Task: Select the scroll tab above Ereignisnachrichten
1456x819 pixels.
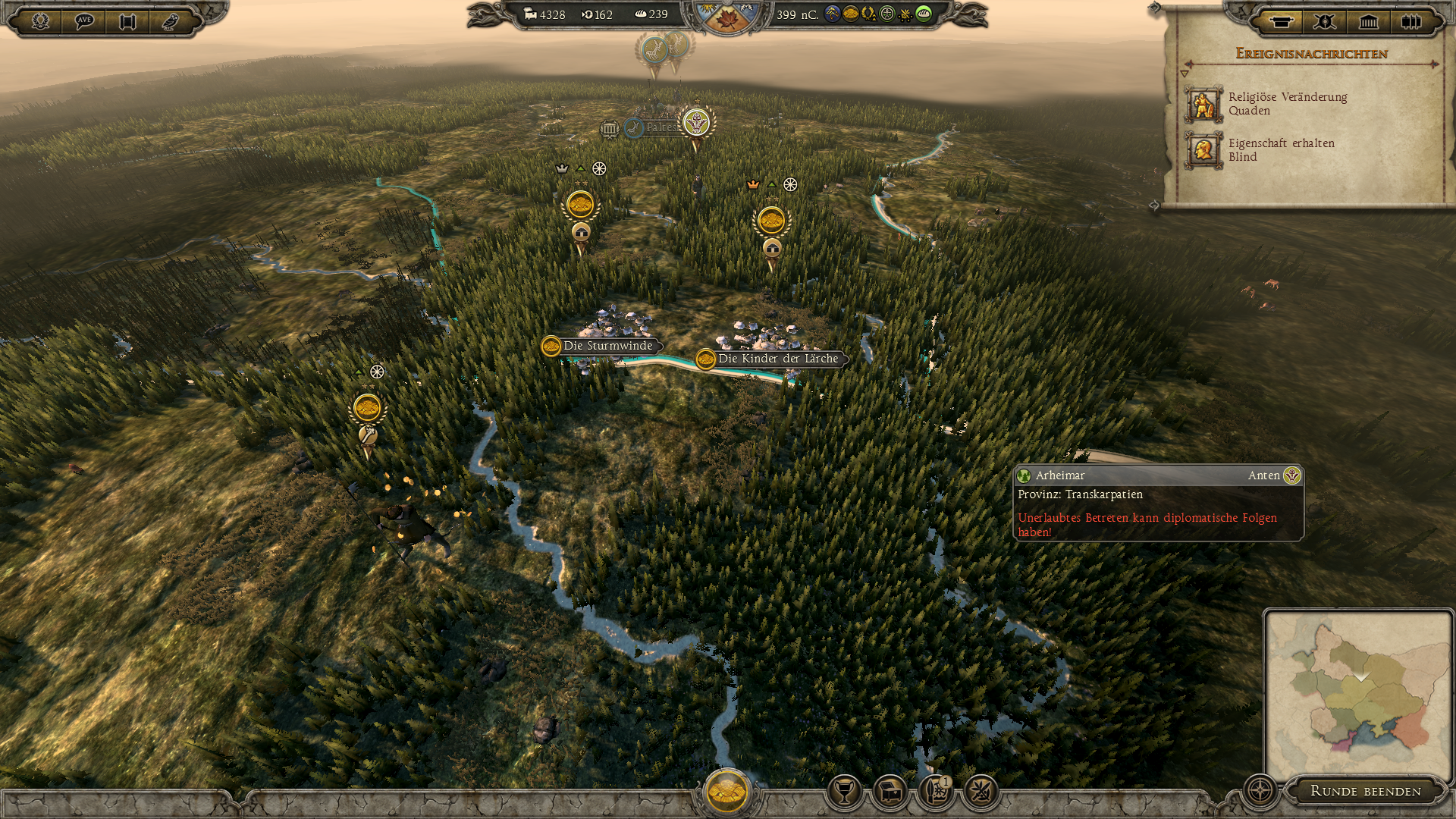Action: [1281, 21]
